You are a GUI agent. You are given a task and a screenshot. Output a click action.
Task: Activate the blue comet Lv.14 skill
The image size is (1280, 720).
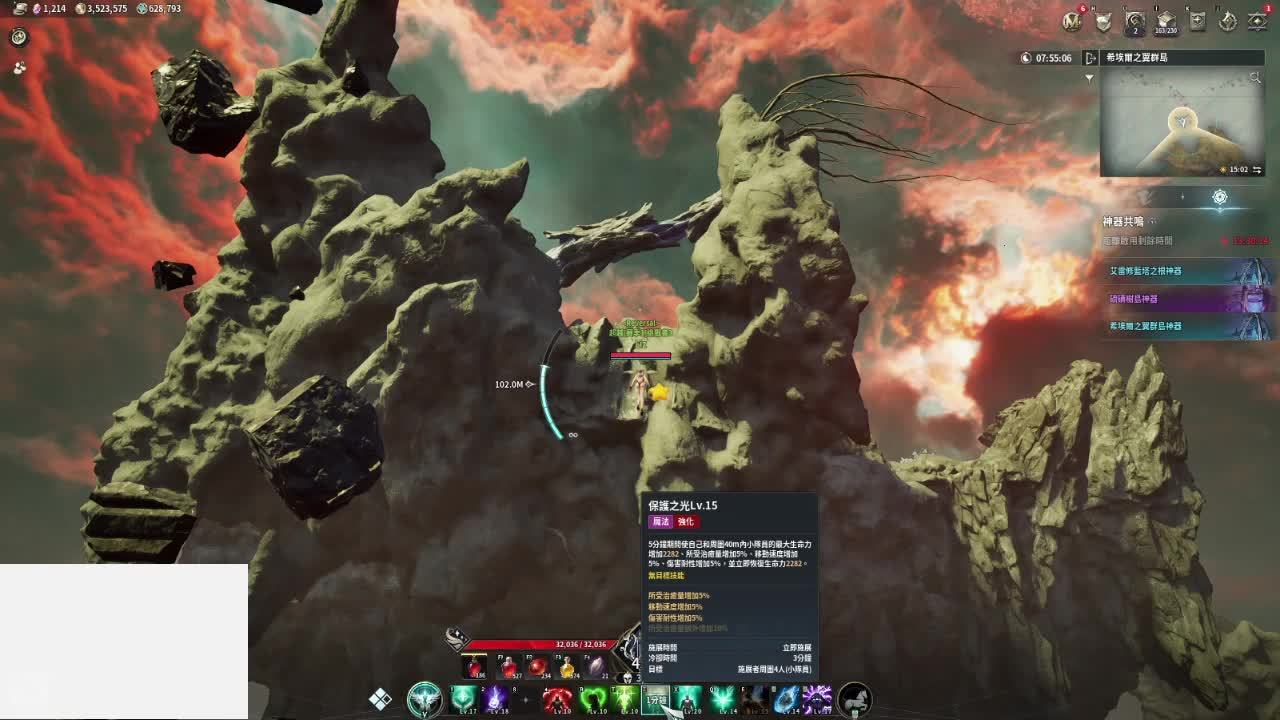pos(787,698)
